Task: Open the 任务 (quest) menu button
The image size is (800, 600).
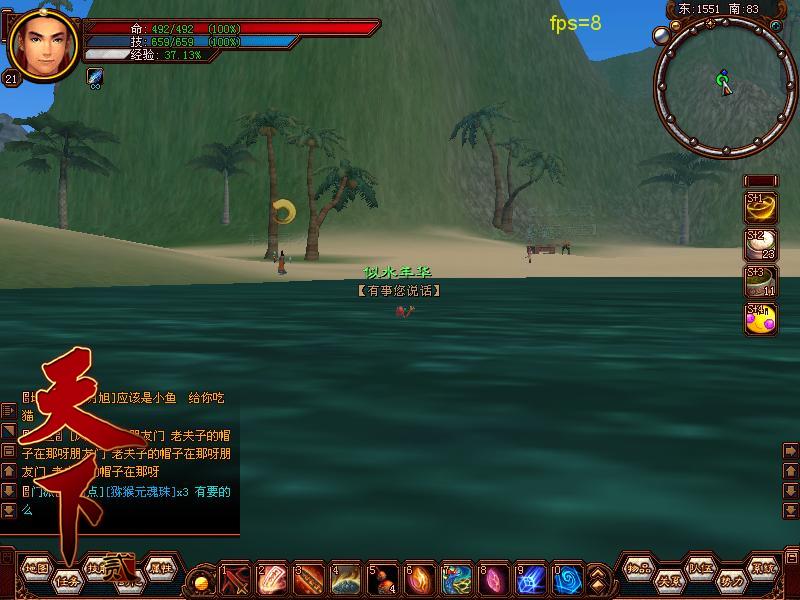Action: [68, 579]
